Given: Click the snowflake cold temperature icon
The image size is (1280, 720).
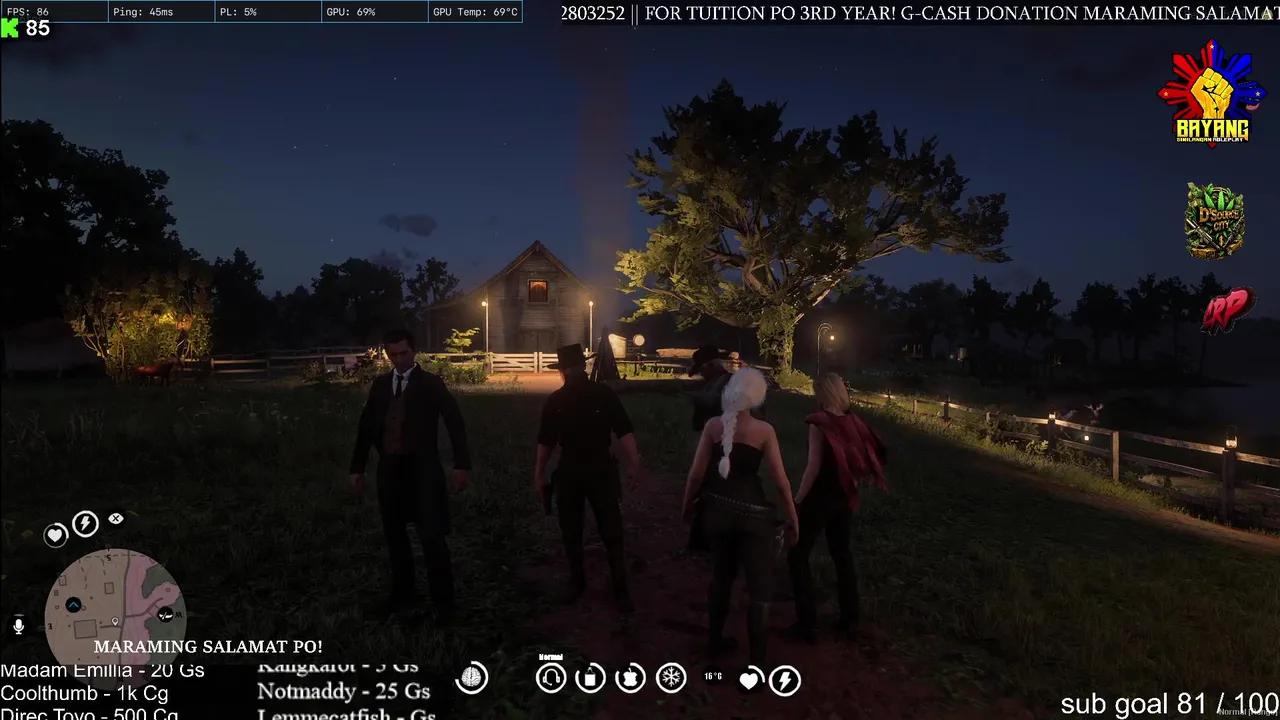Looking at the screenshot, I should point(671,678).
